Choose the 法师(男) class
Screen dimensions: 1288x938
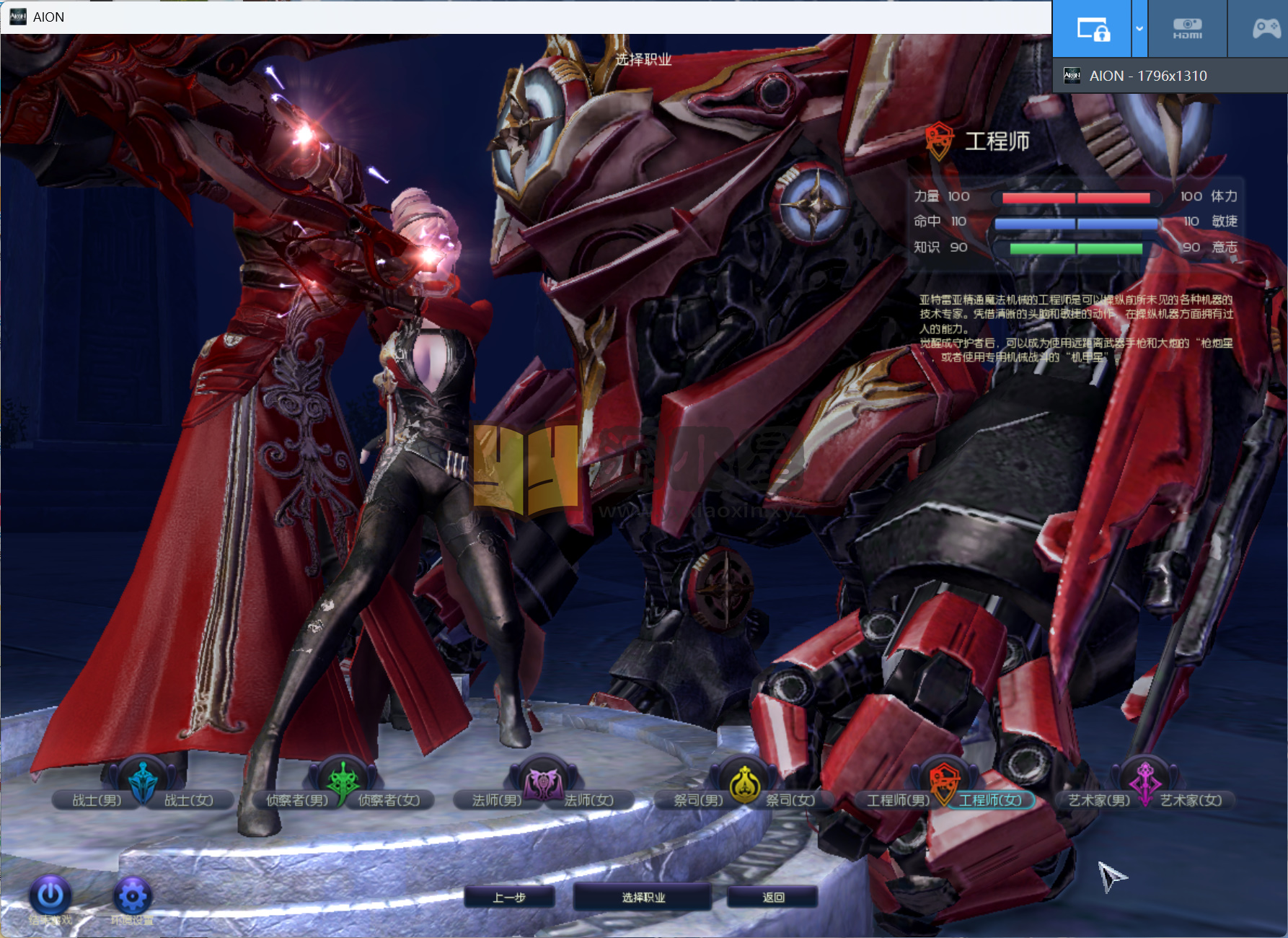(496, 800)
